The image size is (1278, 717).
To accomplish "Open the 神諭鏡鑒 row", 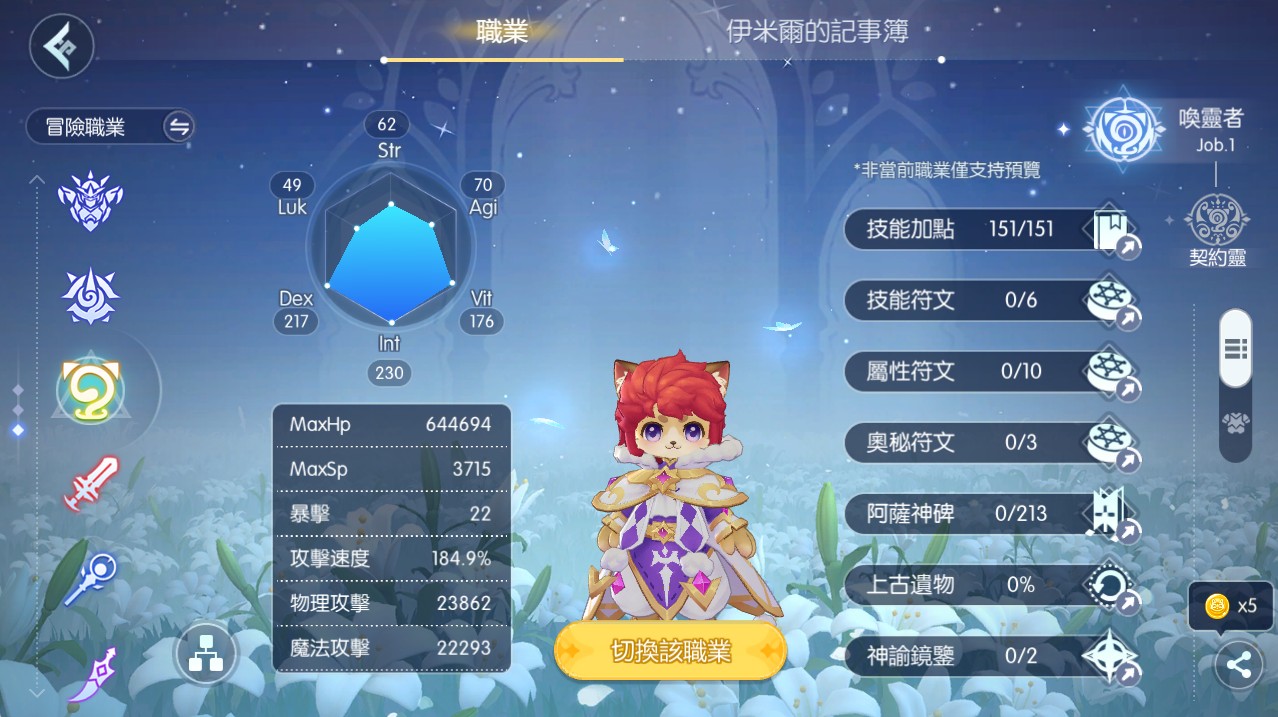I will 990,656.
